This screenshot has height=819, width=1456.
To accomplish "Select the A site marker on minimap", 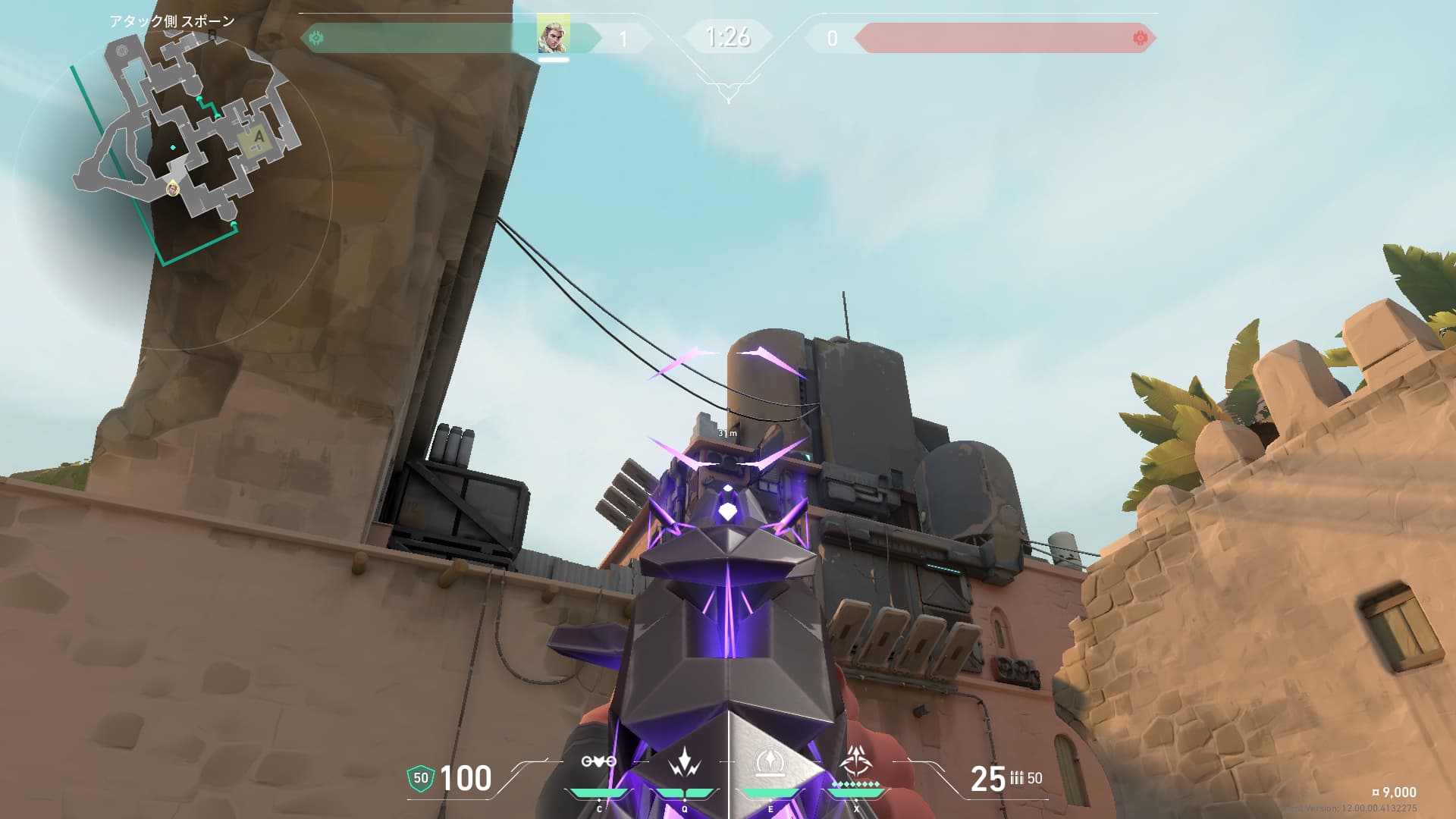I will (x=259, y=138).
